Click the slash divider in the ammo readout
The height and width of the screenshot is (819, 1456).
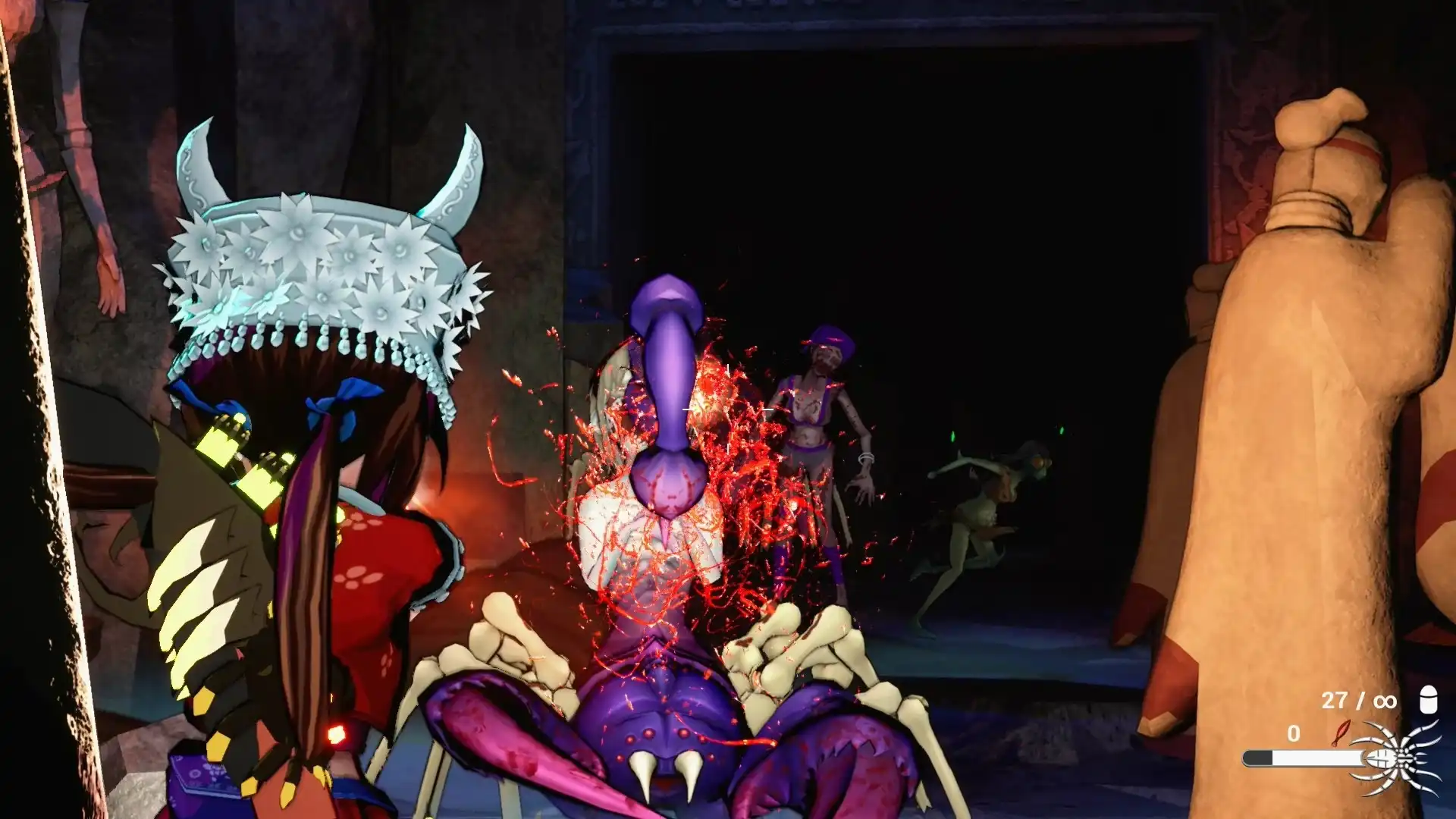coord(1360,700)
